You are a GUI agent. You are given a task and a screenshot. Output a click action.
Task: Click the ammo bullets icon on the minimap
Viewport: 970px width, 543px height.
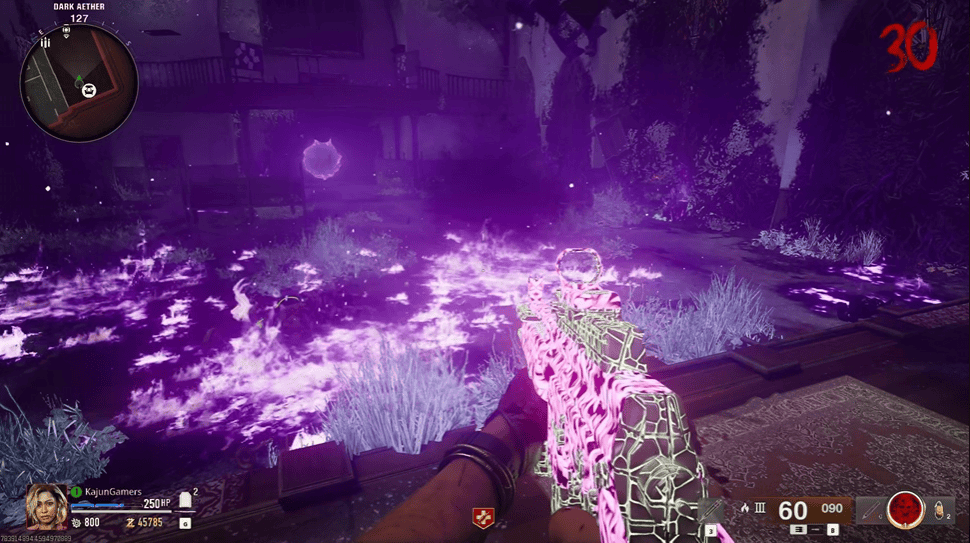[45, 43]
